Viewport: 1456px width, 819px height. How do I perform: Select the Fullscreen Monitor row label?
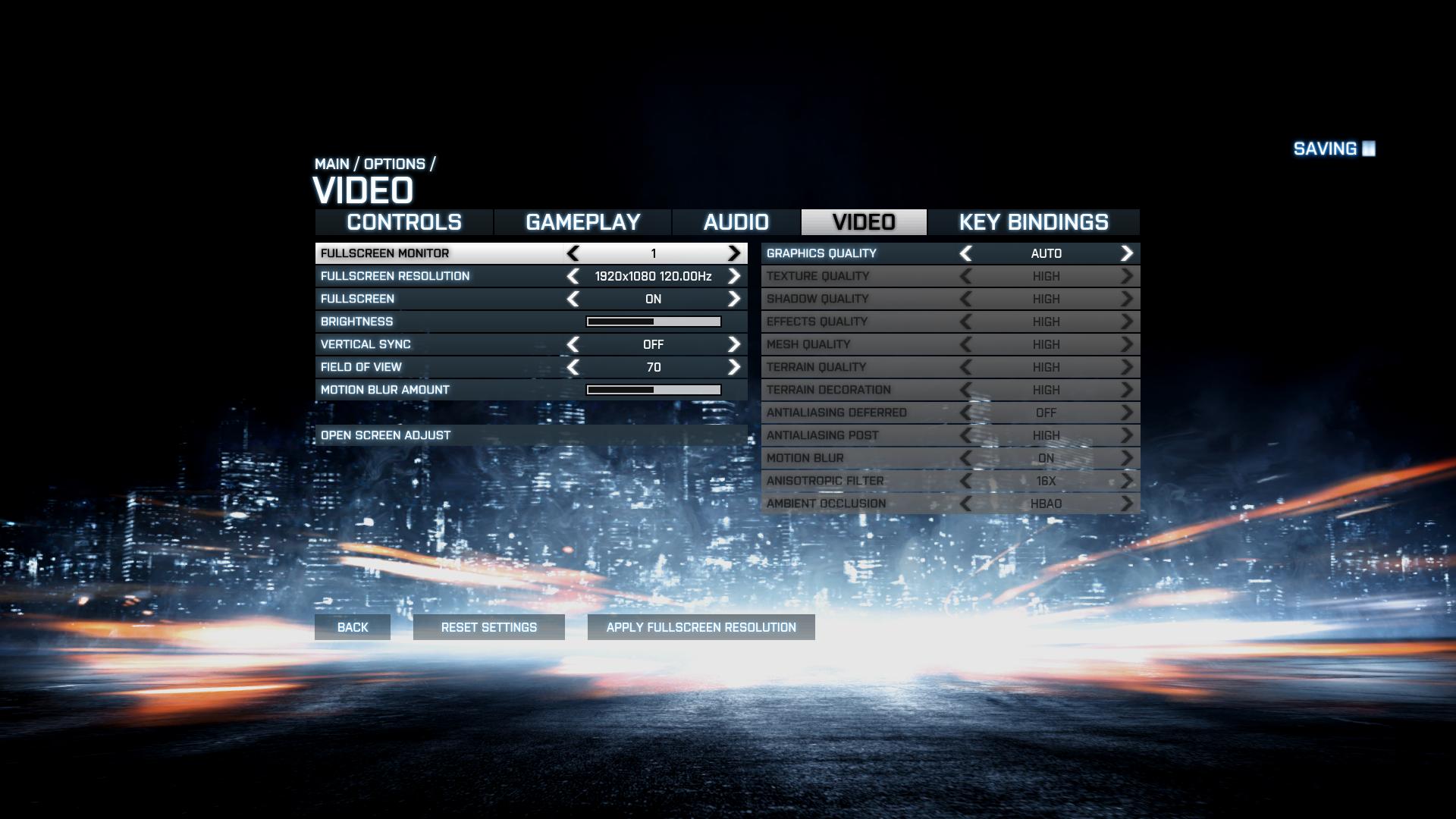tap(385, 253)
